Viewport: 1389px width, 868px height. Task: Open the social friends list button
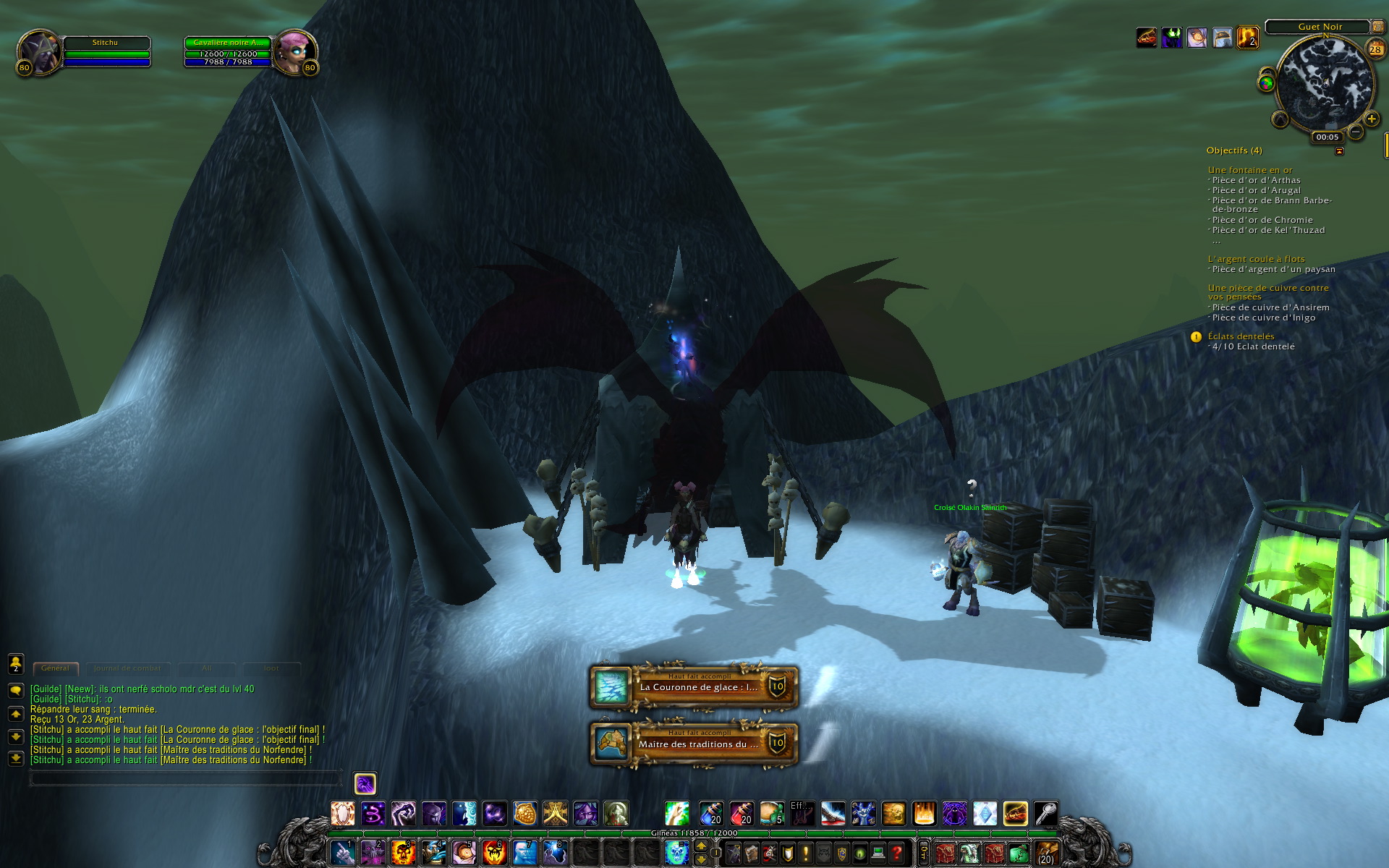[x=16, y=663]
